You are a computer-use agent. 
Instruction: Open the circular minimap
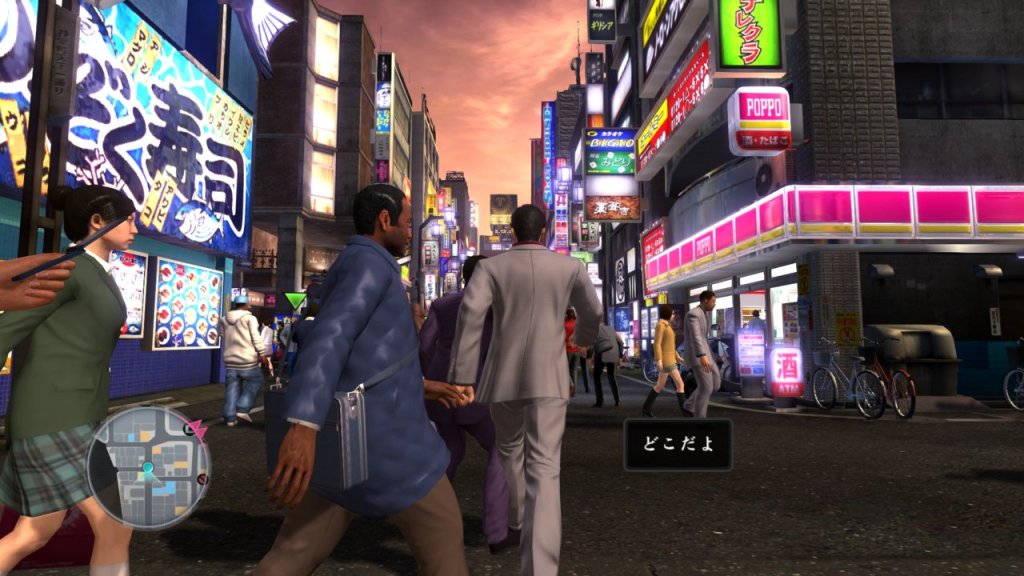148,467
